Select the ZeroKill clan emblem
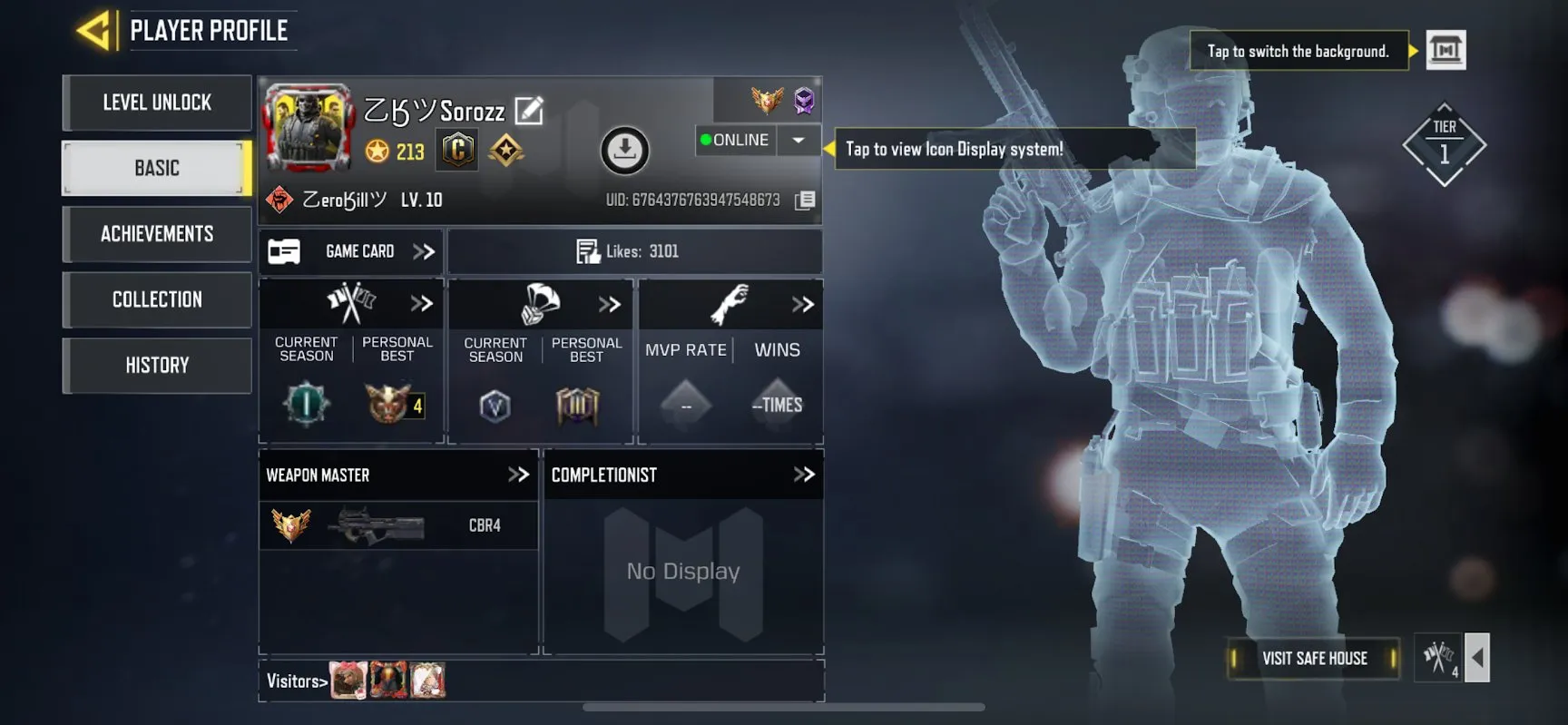This screenshot has width=1568, height=725. 277,199
